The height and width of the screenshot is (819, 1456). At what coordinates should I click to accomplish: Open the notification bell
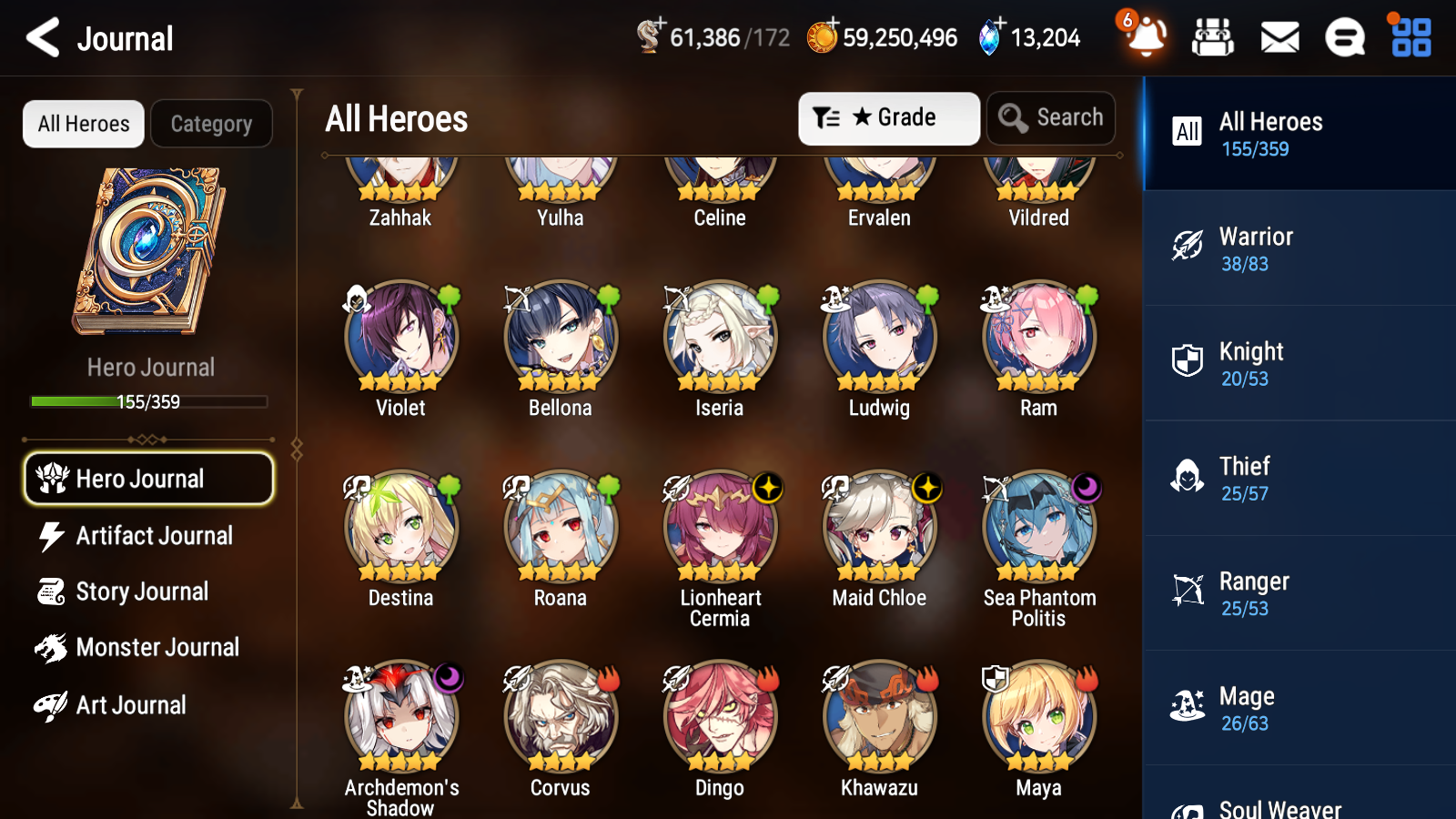coord(1145,38)
